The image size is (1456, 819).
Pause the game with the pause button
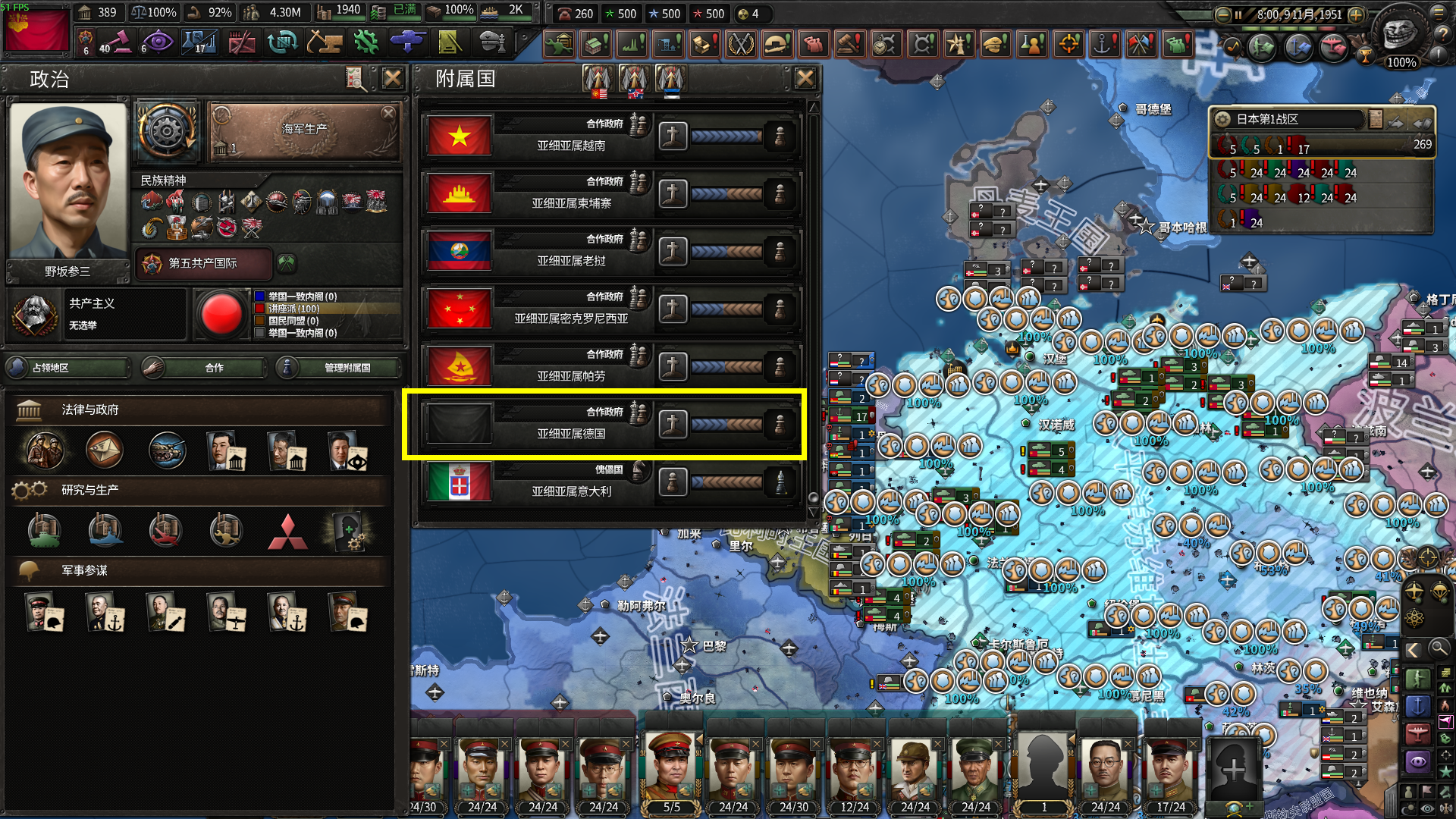click(x=1238, y=14)
